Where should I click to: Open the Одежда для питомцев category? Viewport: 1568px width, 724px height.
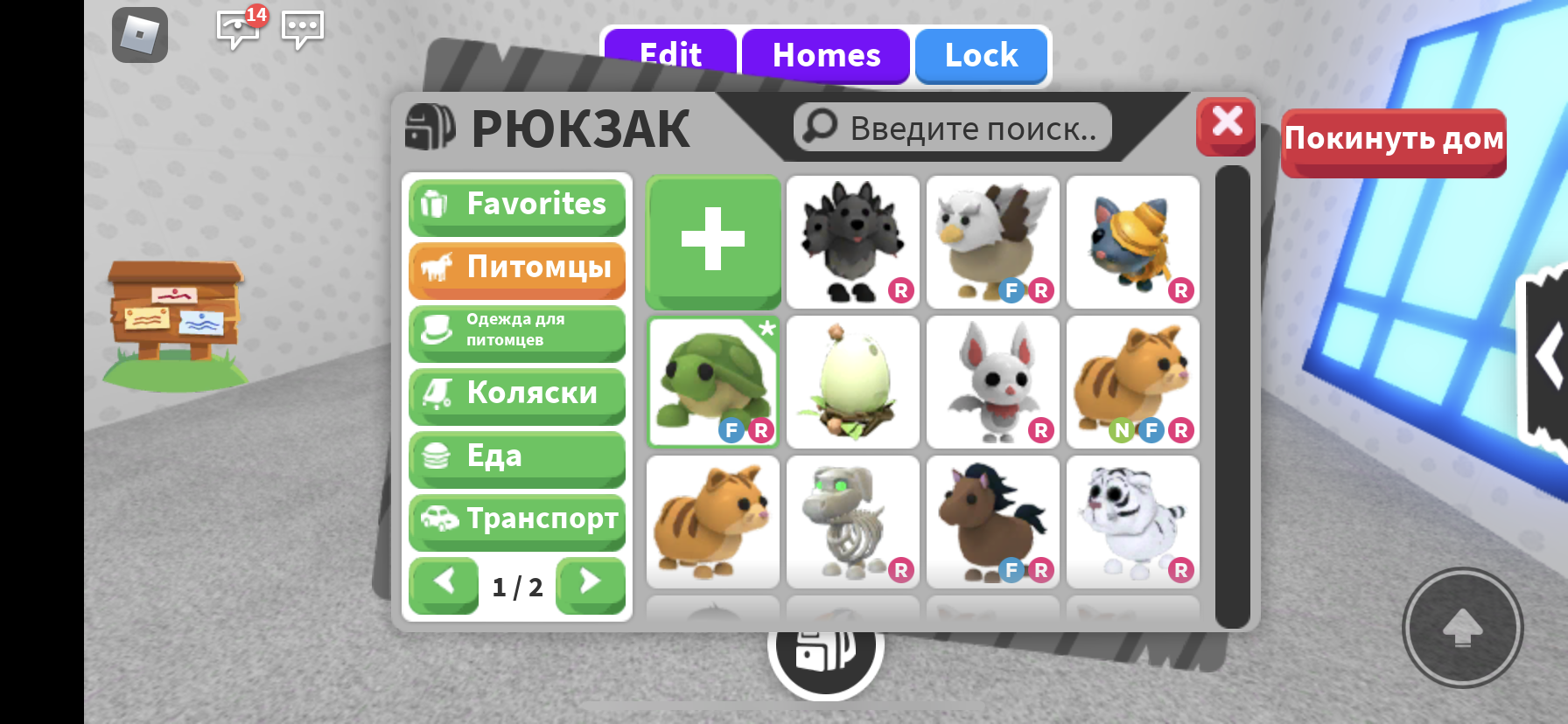[516, 332]
